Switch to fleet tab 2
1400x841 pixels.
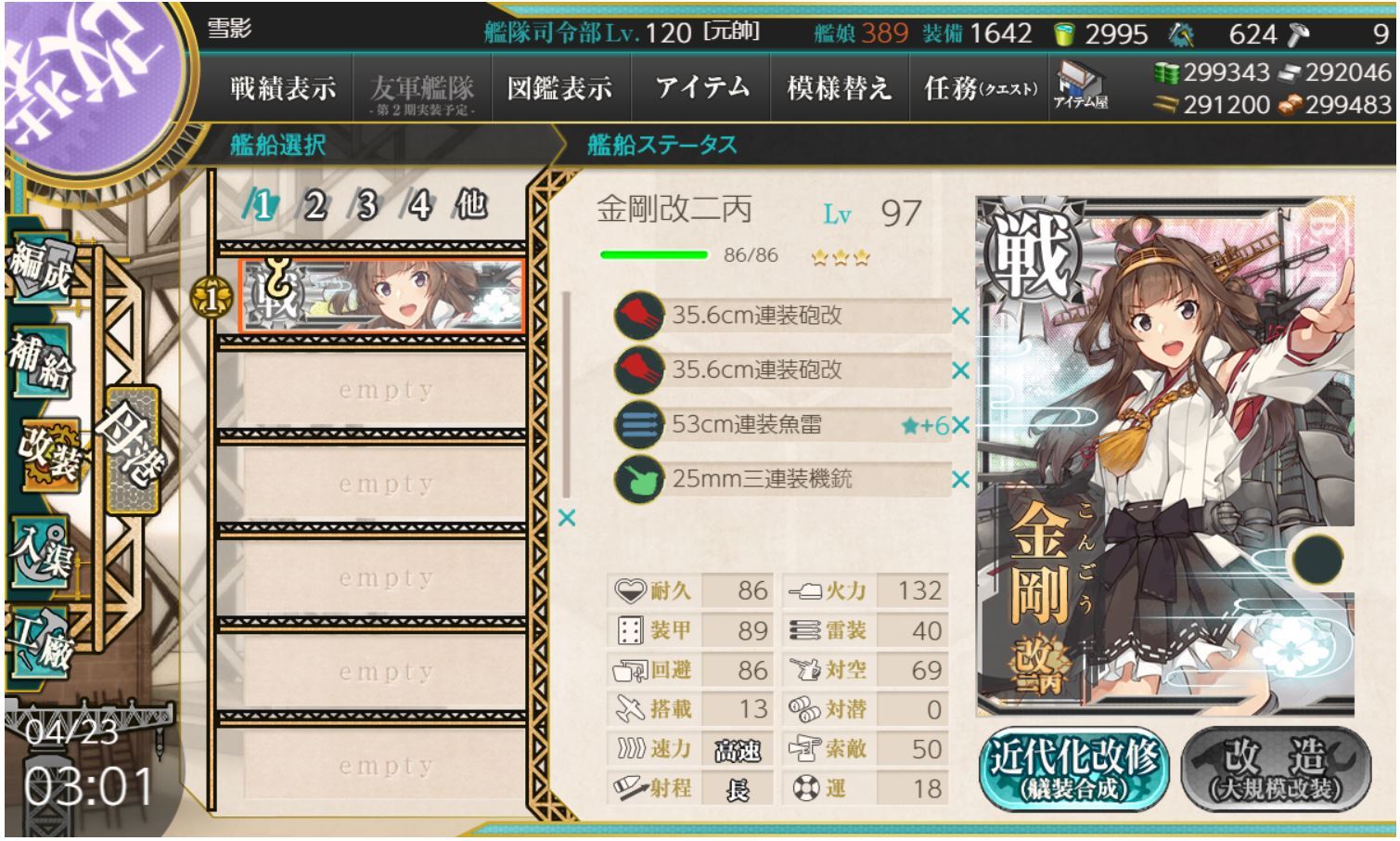point(315,206)
